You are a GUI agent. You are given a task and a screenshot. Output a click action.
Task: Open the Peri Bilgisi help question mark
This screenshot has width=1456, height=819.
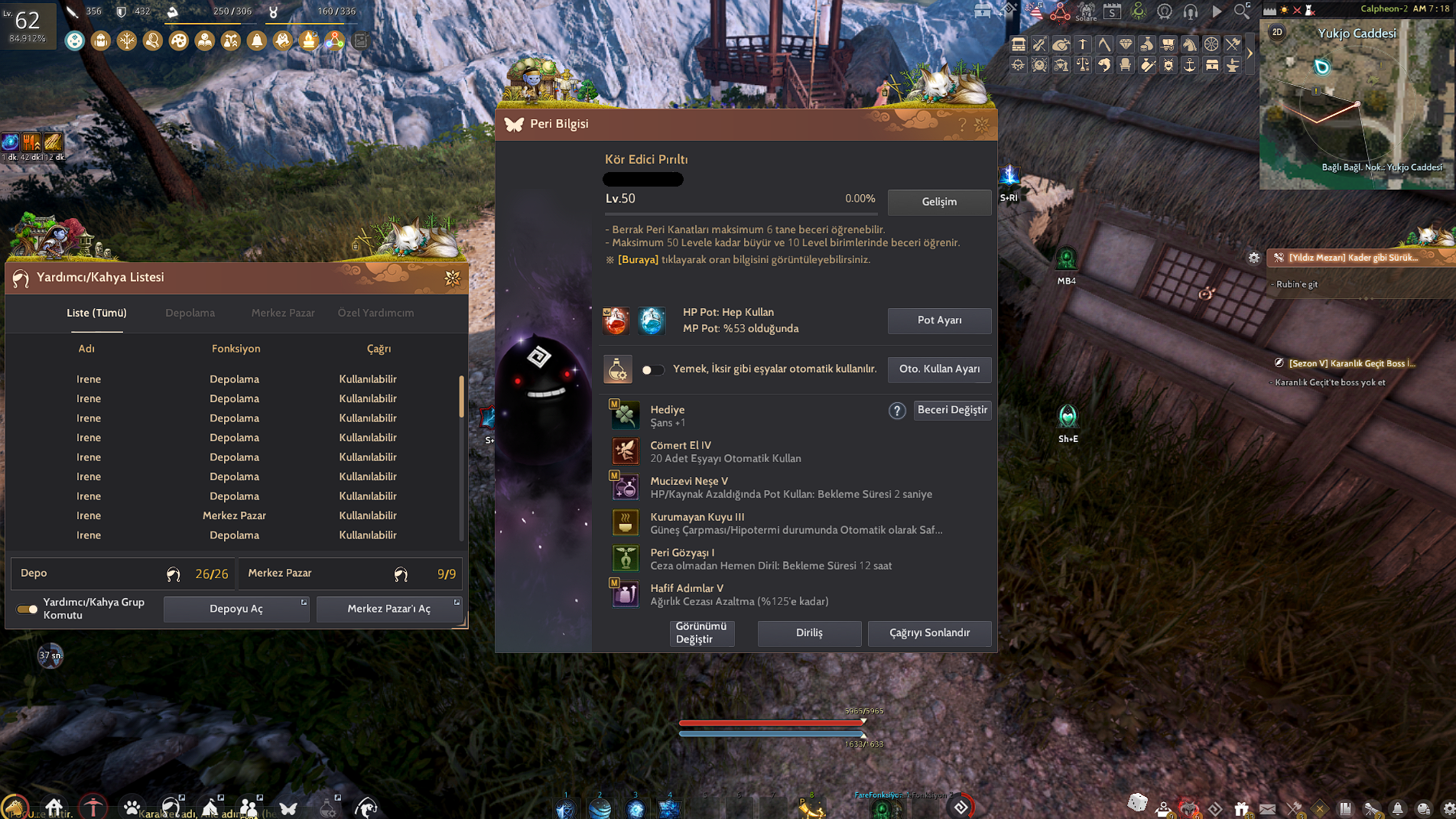tap(962, 125)
